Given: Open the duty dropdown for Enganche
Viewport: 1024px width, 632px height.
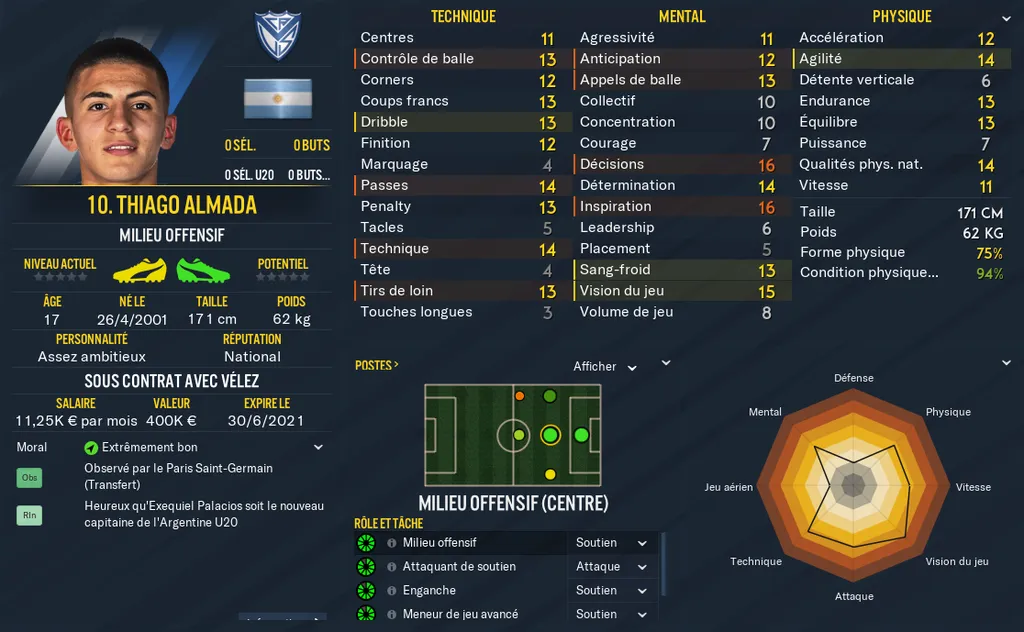Looking at the screenshot, I should click(x=612, y=591).
